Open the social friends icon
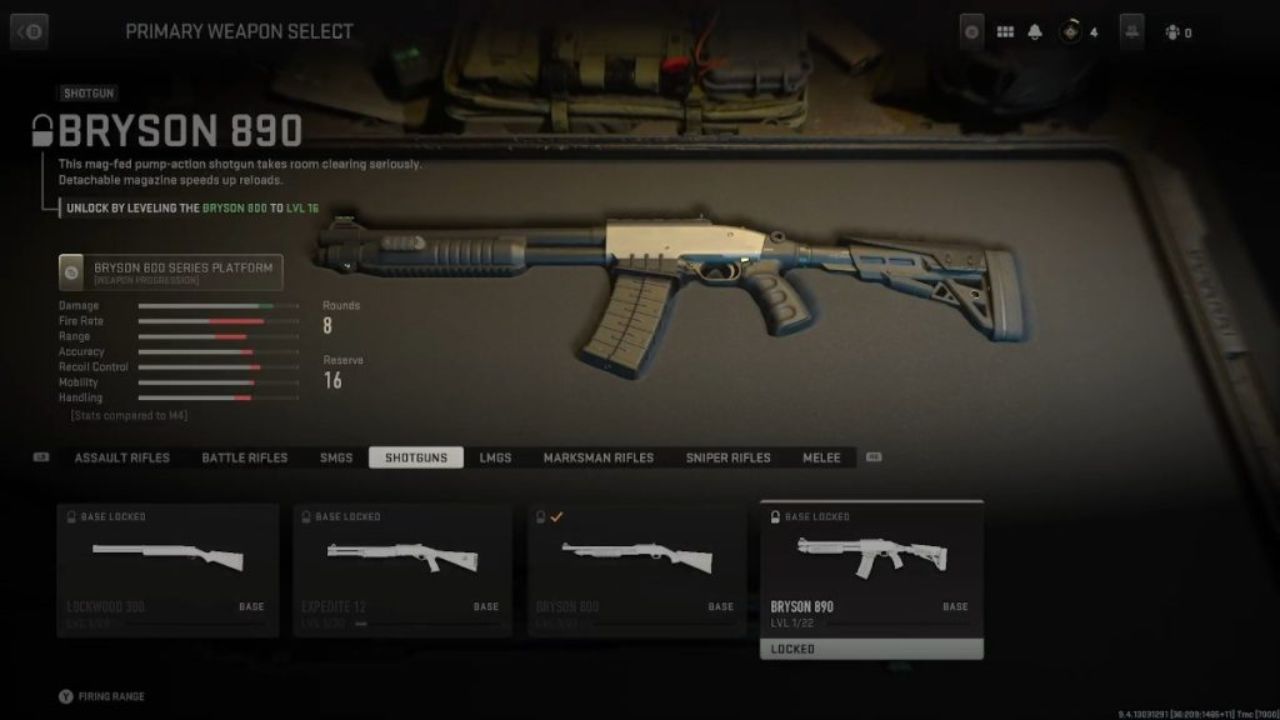 point(1131,31)
